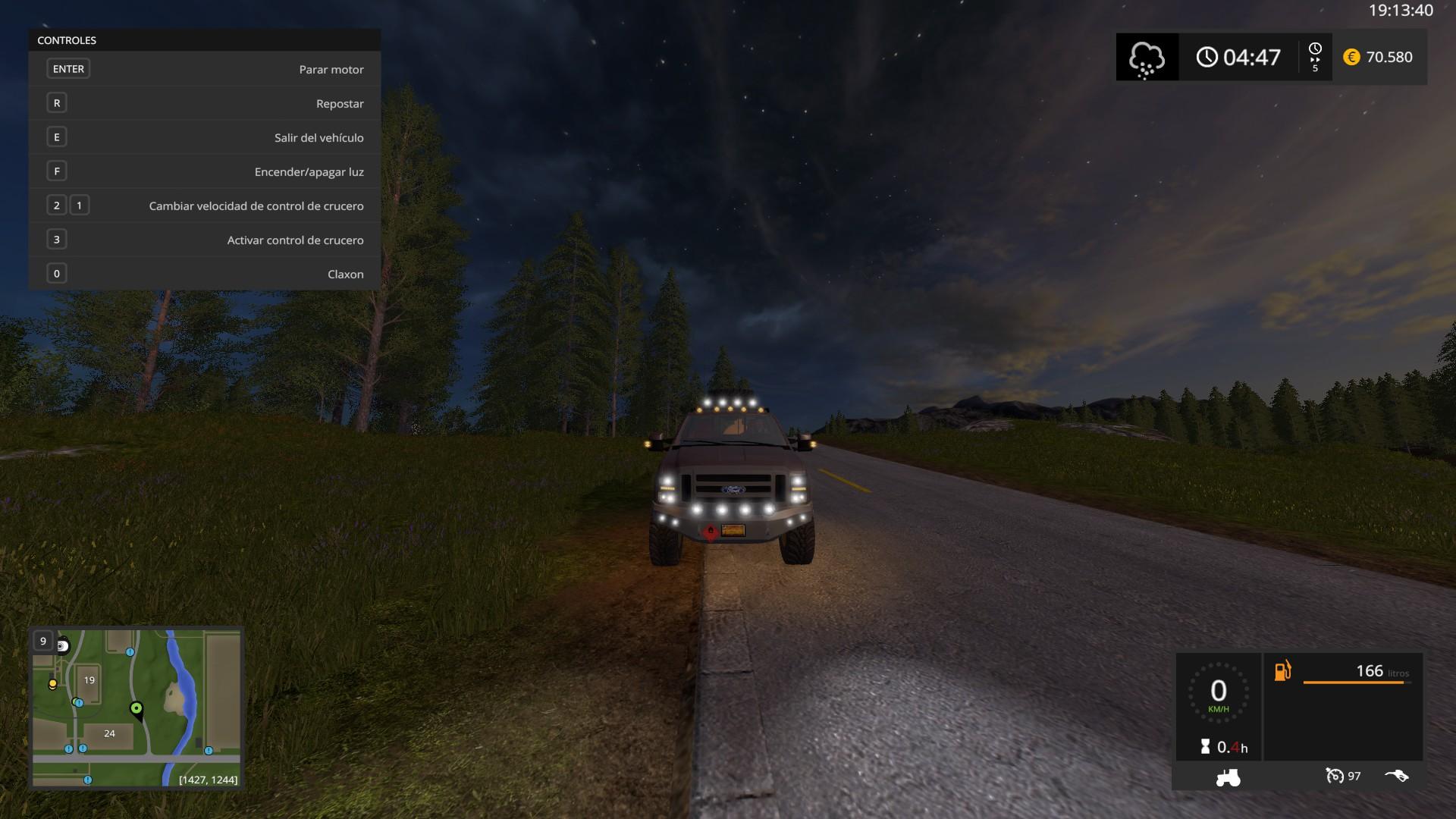Select the green player marker on minimap
This screenshot has height=819, width=1456.
click(x=136, y=709)
